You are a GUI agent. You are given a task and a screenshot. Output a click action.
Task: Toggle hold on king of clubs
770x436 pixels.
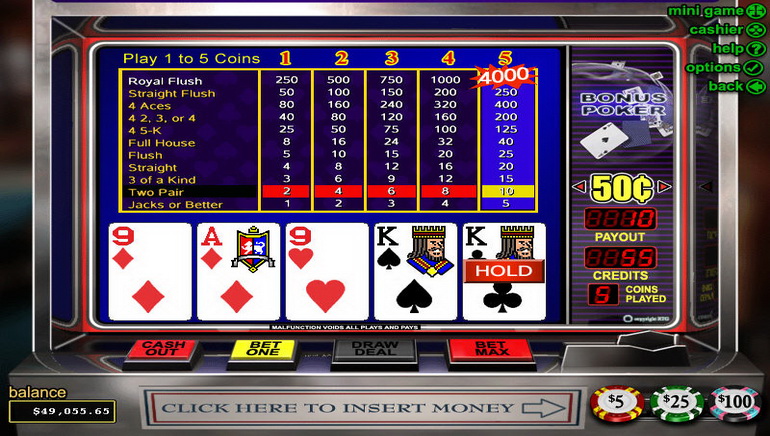[x=504, y=271]
